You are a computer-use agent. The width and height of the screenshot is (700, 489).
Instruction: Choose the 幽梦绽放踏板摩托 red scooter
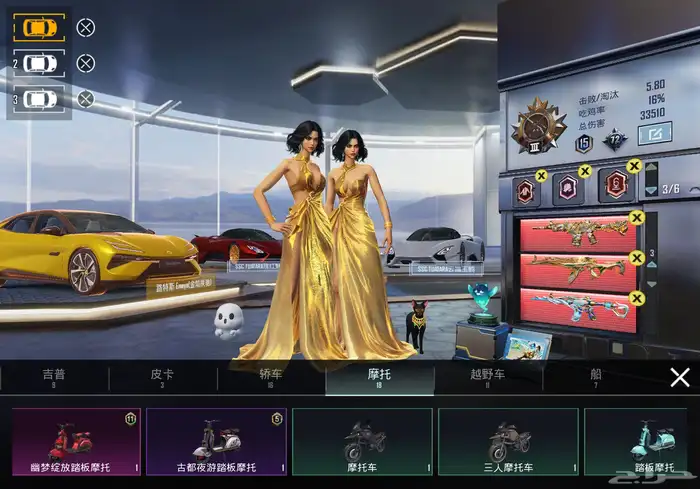[x=77, y=441]
